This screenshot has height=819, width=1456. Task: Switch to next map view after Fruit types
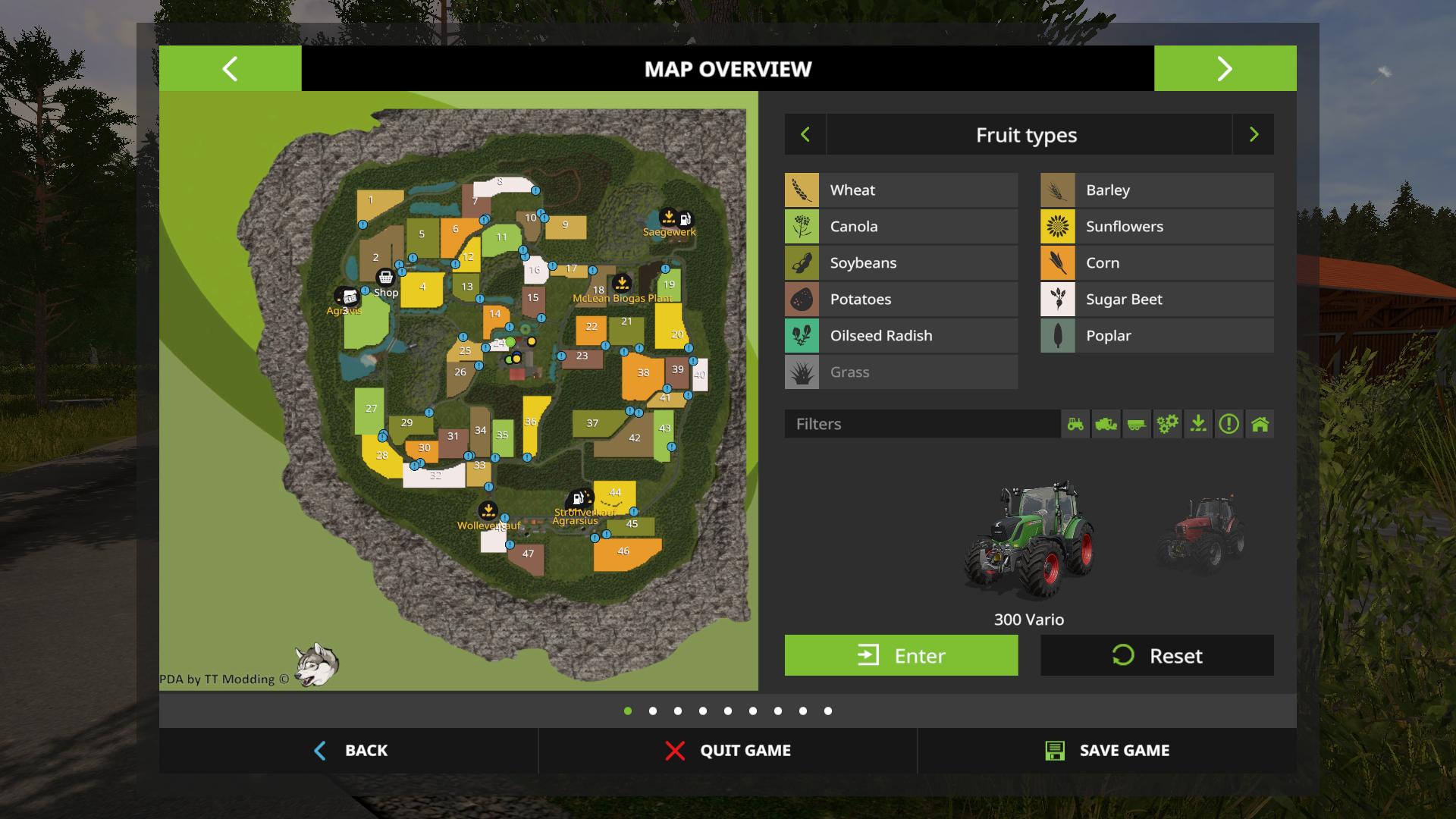(1254, 135)
